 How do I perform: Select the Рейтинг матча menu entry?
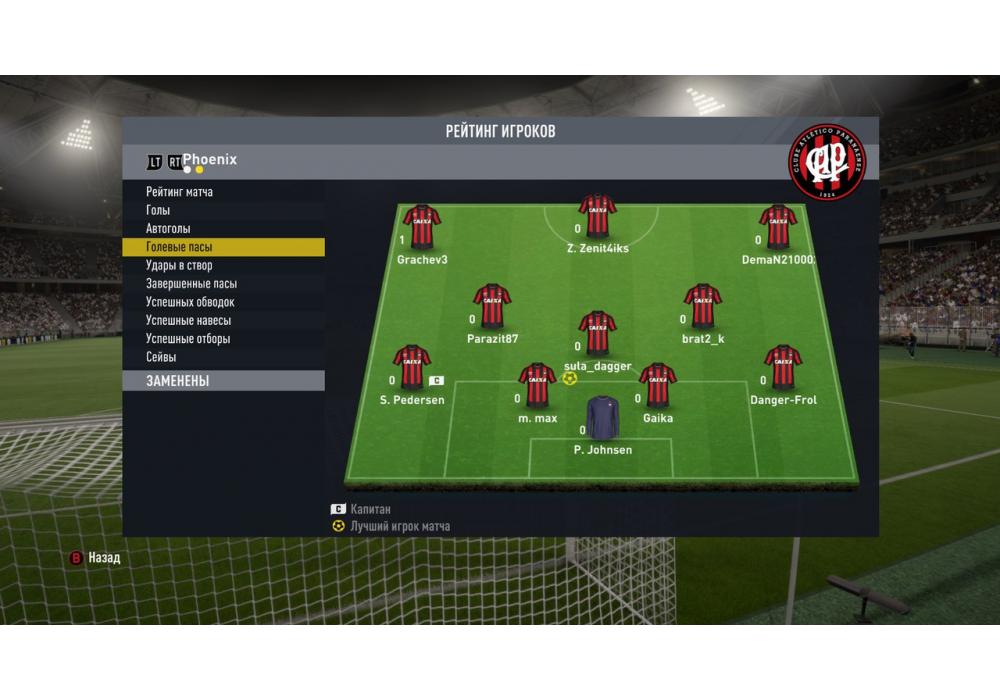pos(179,192)
